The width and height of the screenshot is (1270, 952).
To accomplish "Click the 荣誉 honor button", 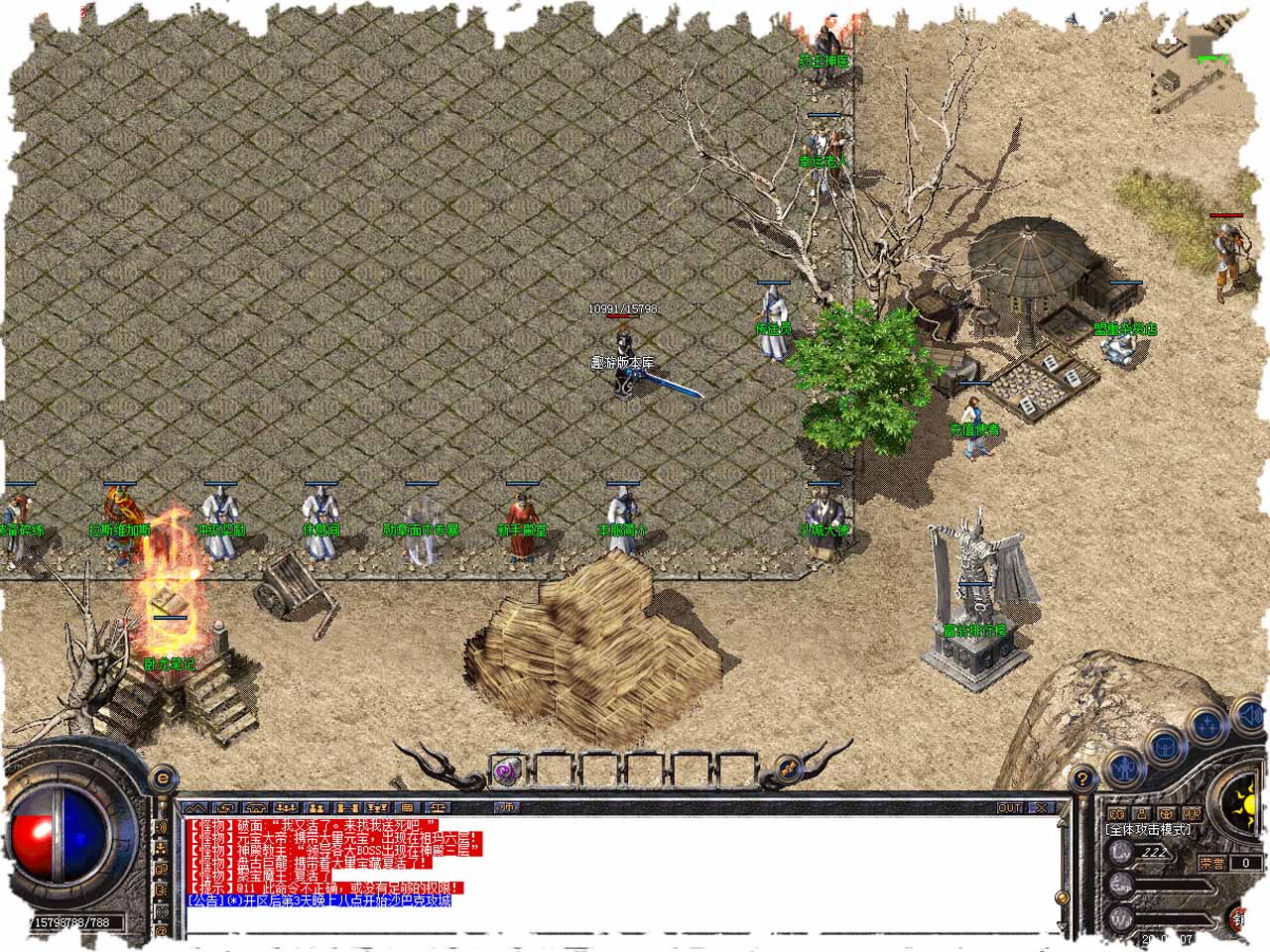I will click(1211, 863).
